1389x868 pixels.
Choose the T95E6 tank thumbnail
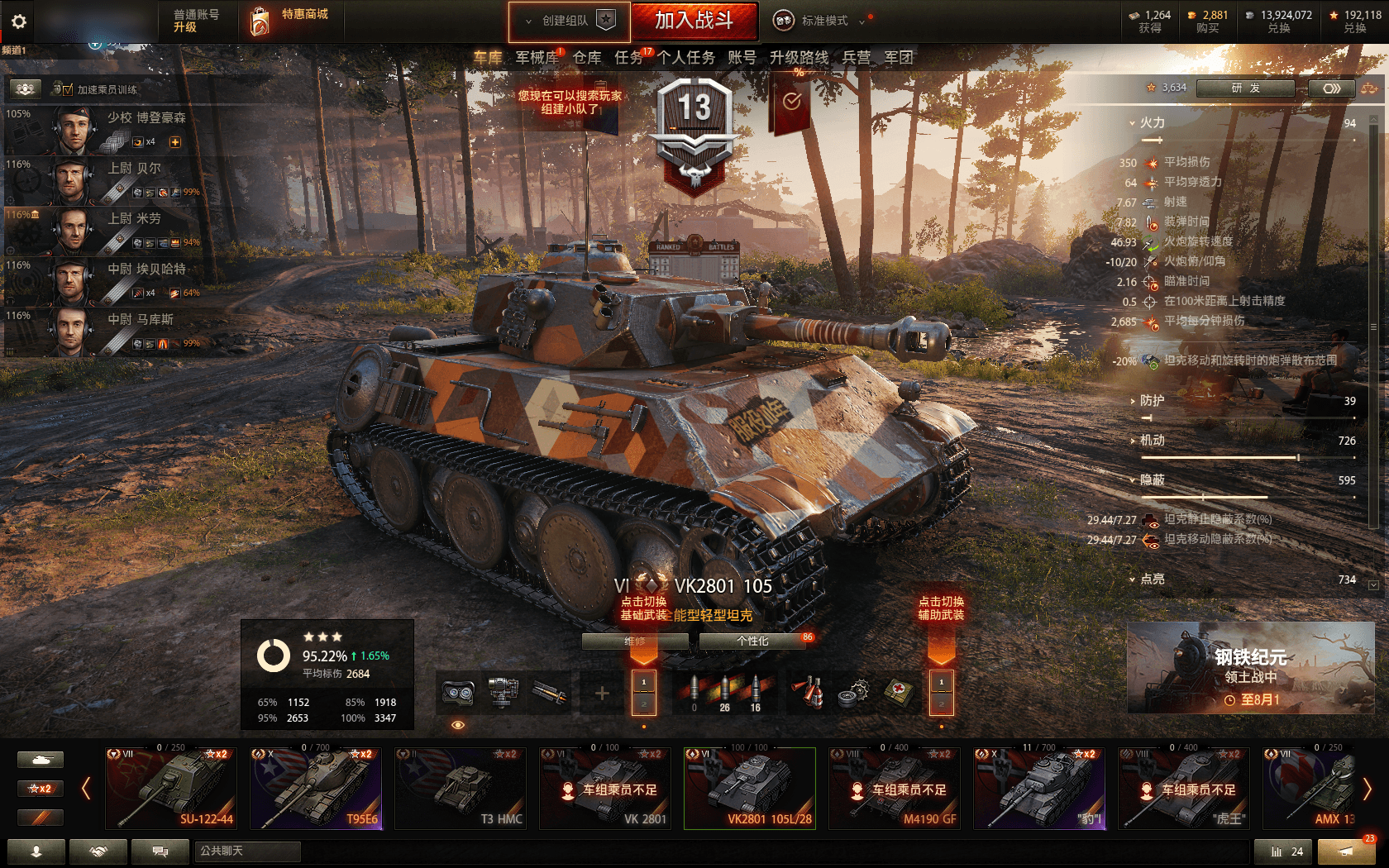coord(316,788)
